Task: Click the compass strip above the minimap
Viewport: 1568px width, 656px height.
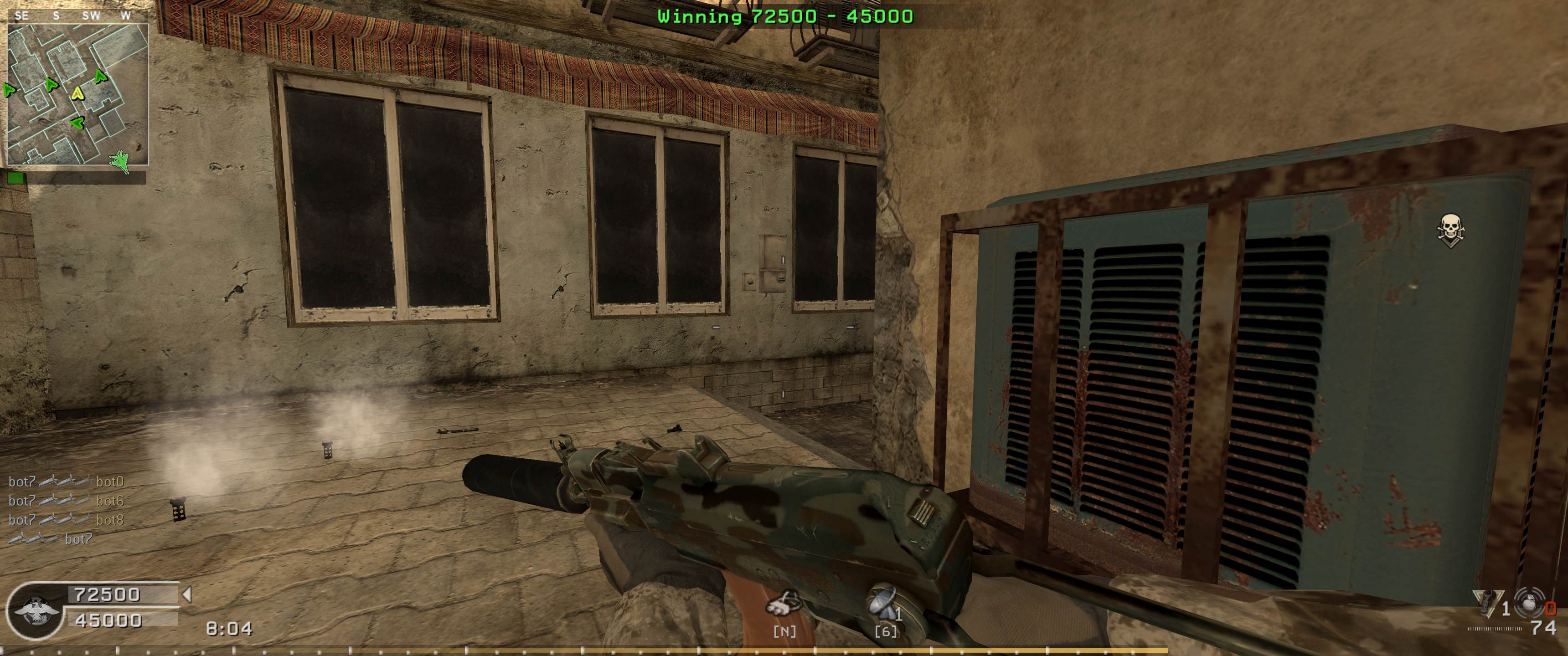Action: (76, 16)
